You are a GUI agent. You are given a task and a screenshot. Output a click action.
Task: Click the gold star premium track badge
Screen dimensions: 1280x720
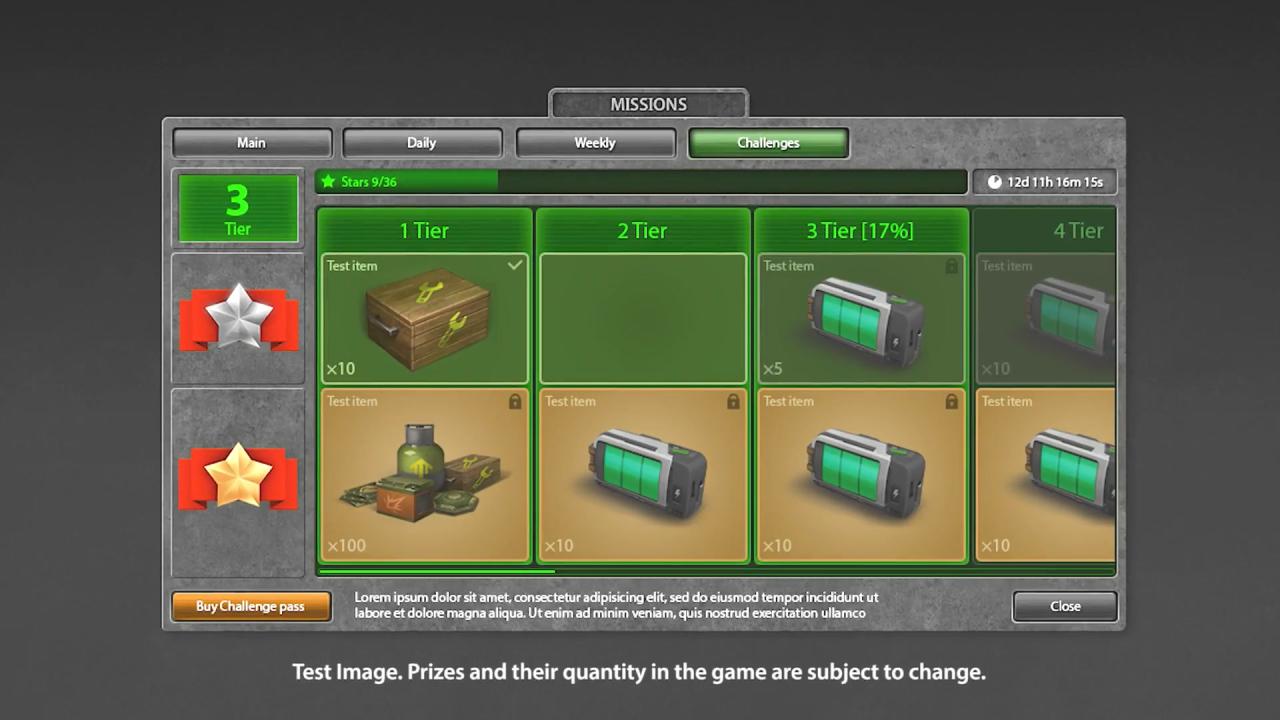[238, 477]
